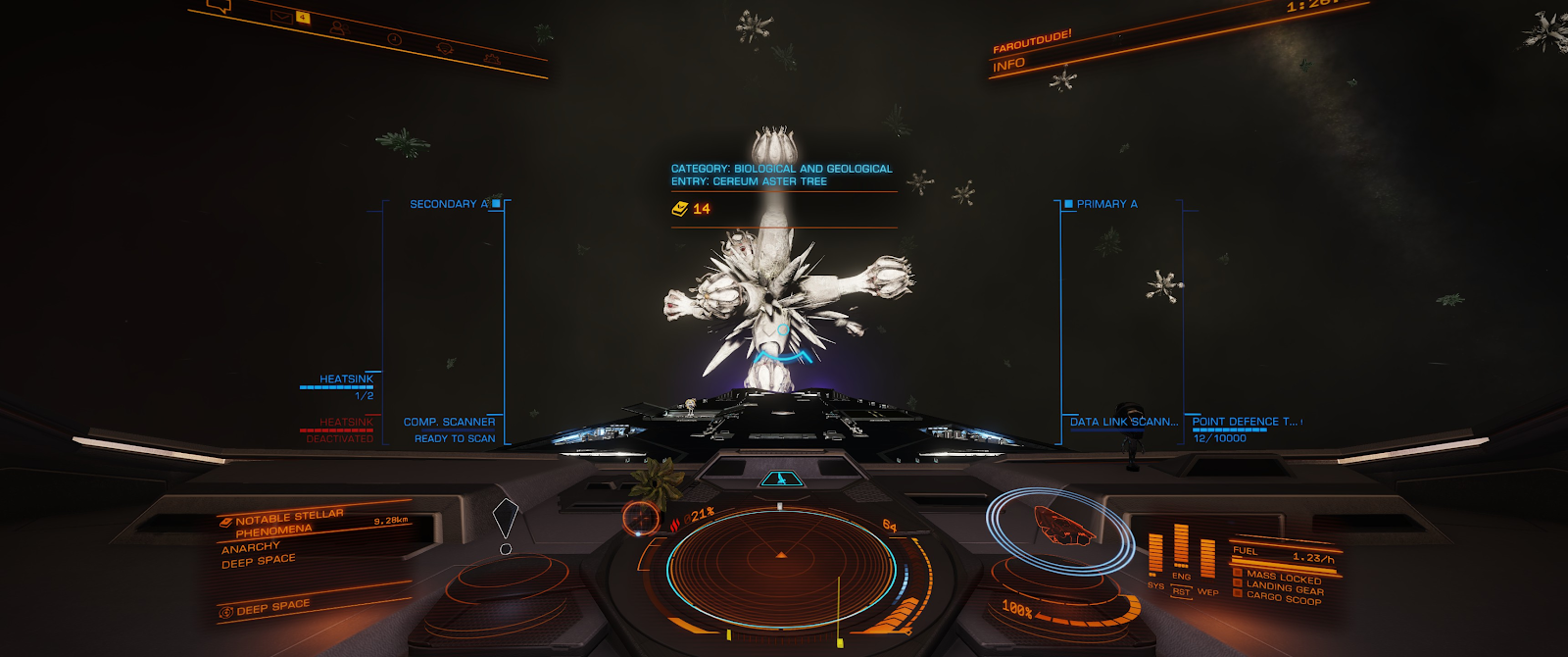Select the Data Link Scanner fire group slot
The width and height of the screenshot is (1568, 657).
(x=1123, y=423)
